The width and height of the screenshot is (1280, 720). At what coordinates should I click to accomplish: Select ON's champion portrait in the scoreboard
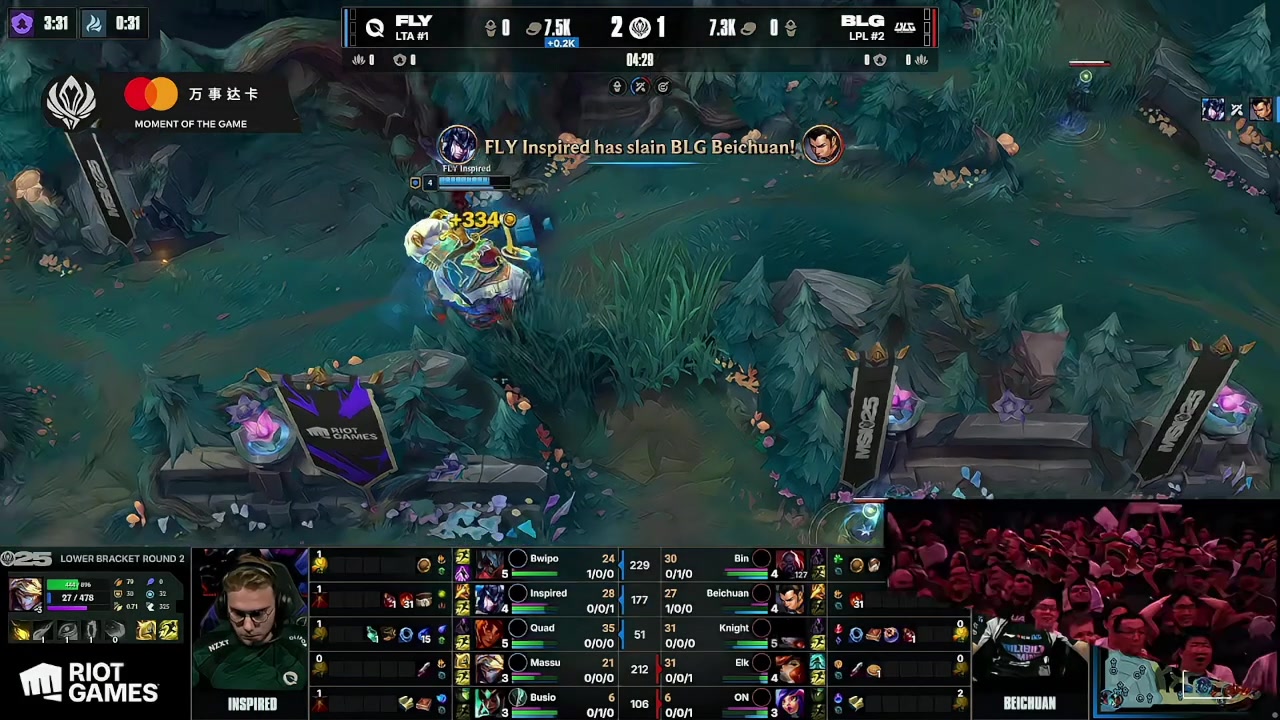click(790, 703)
